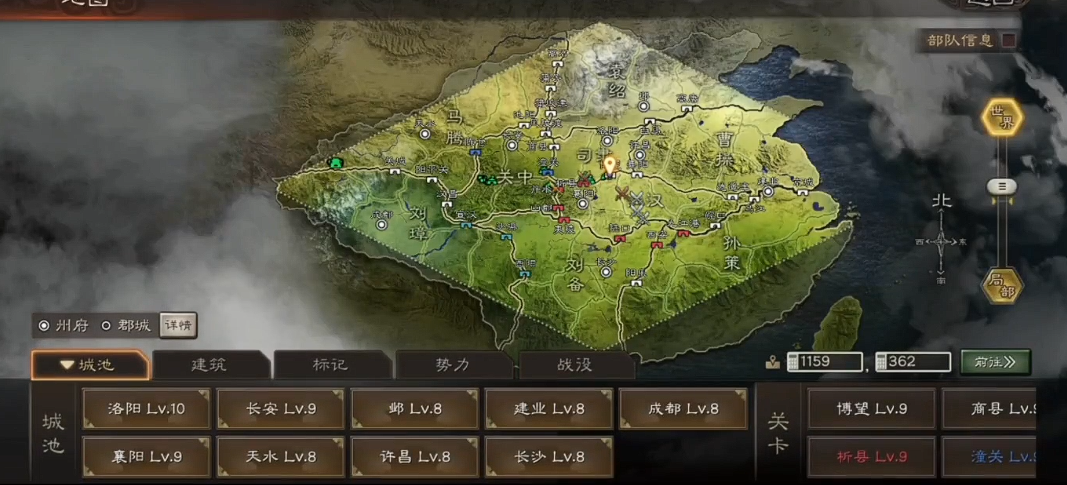Choose the 襄阳 Lv.9 city entry
The width and height of the screenshot is (1067, 485).
(x=147, y=457)
